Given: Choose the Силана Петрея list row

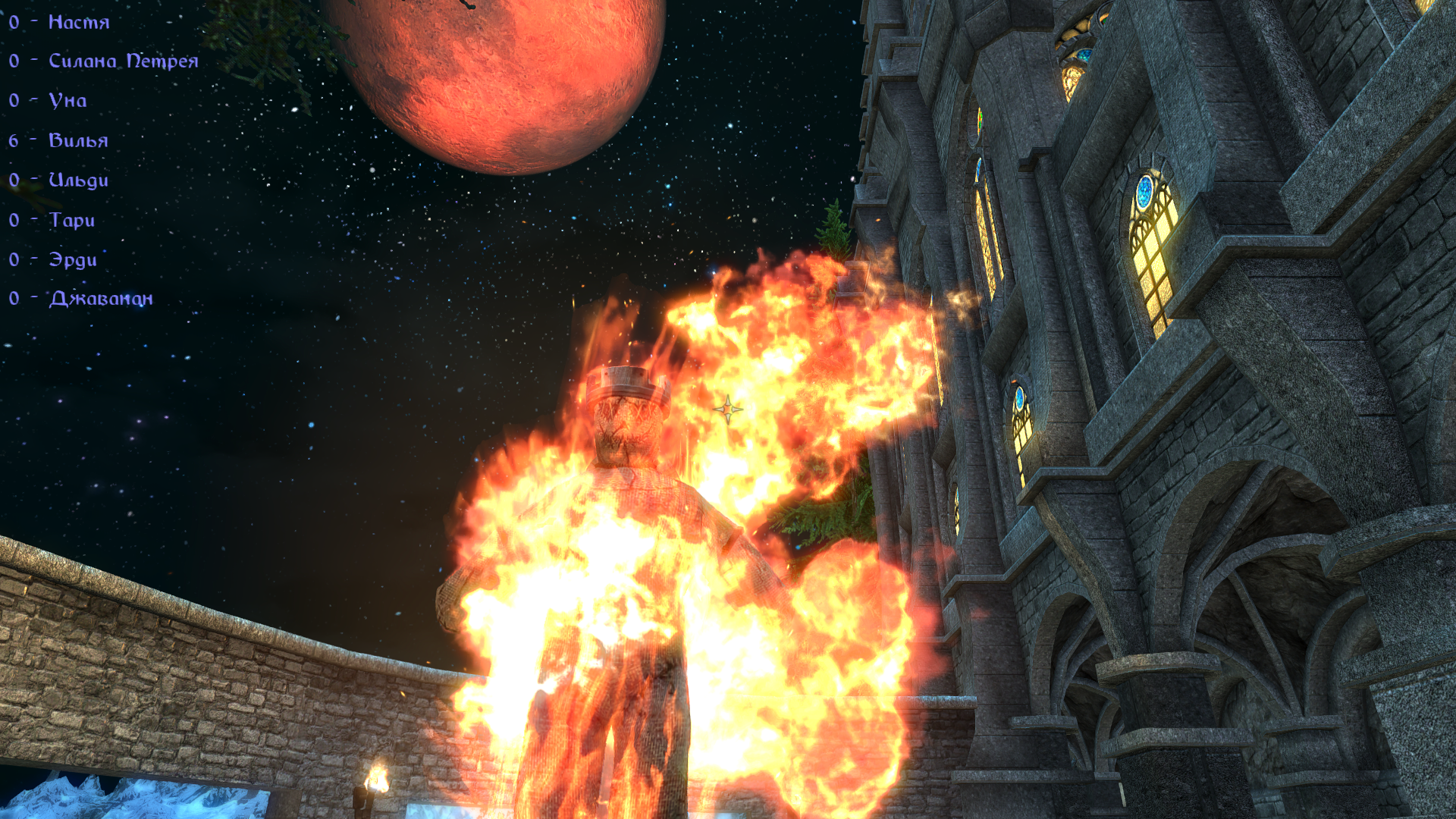Looking at the screenshot, I should click(123, 61).
